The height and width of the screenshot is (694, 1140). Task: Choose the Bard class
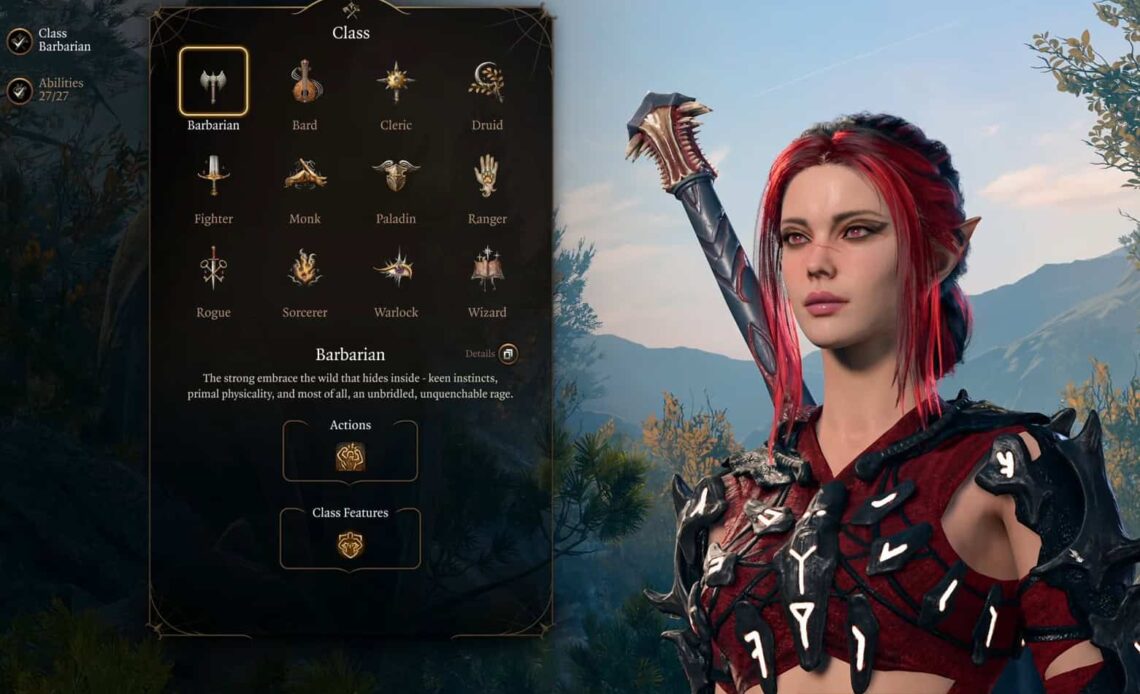tap(305, 82)
